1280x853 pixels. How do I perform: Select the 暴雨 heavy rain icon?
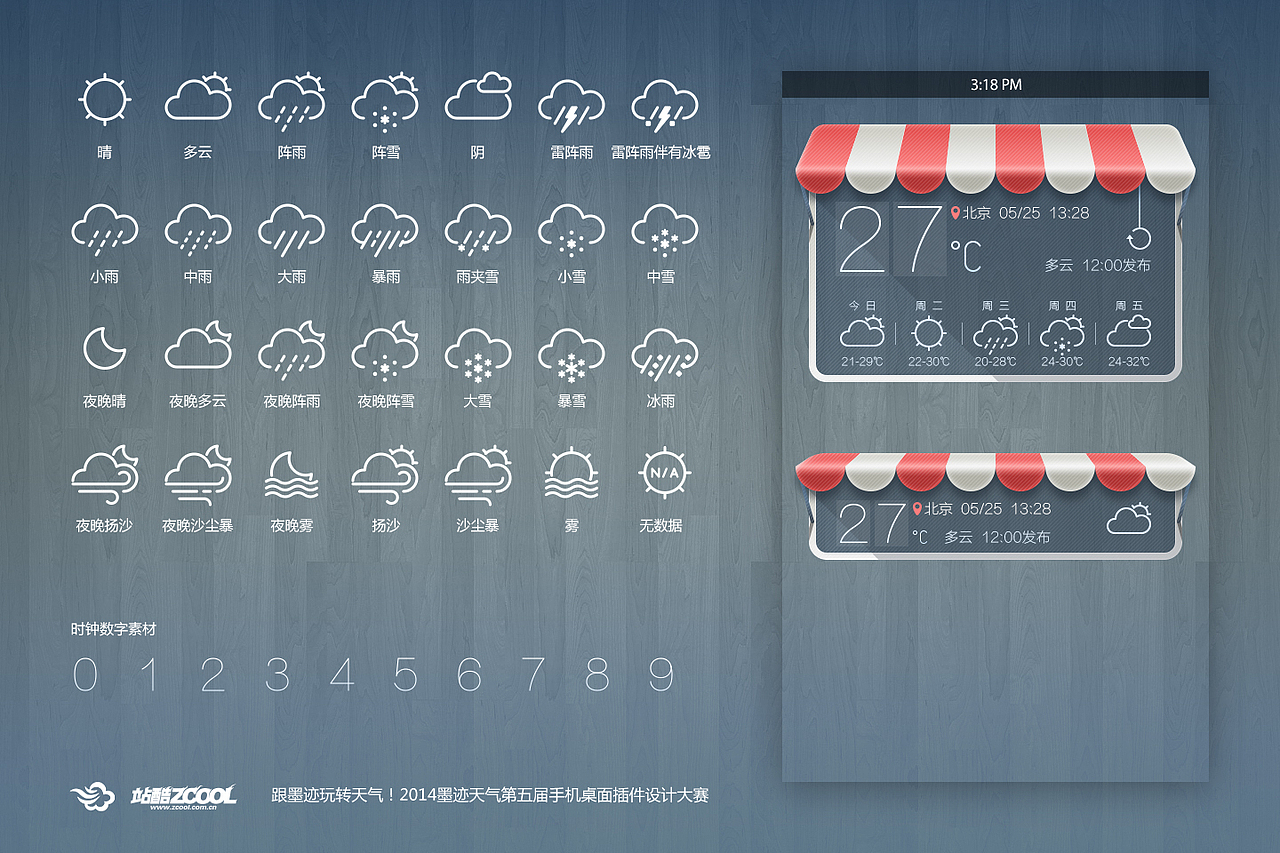pos(385,232)
